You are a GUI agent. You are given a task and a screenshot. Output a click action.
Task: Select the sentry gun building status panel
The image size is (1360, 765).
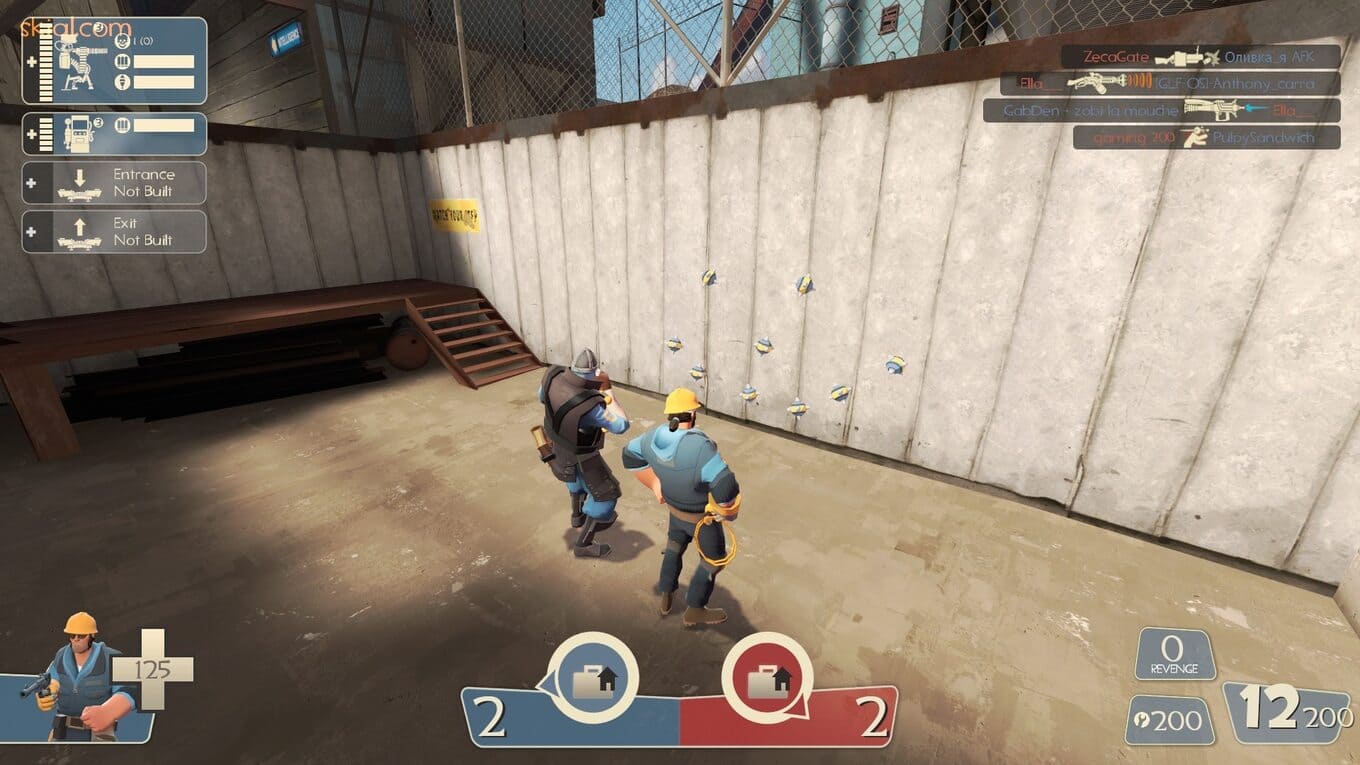tap(114, 61)
